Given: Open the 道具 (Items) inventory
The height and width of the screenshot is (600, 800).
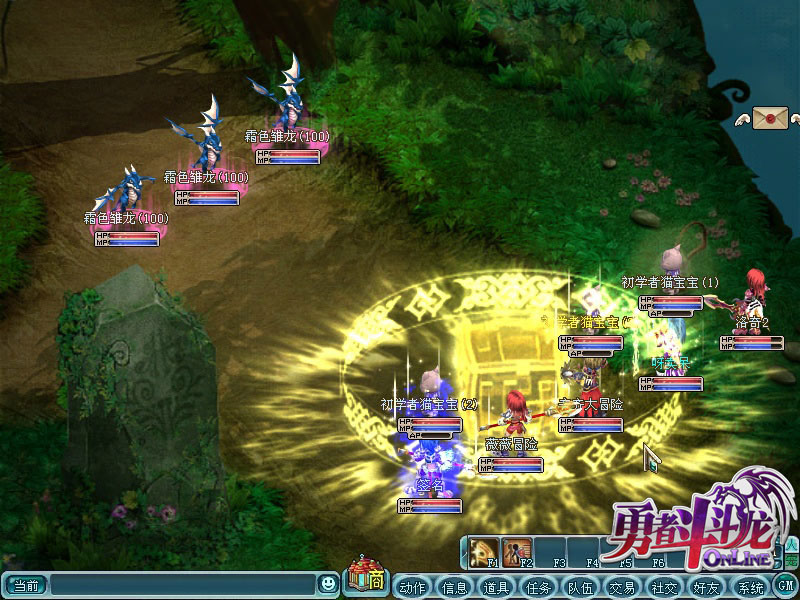Looking at the screenshot, I should (496, 586).
